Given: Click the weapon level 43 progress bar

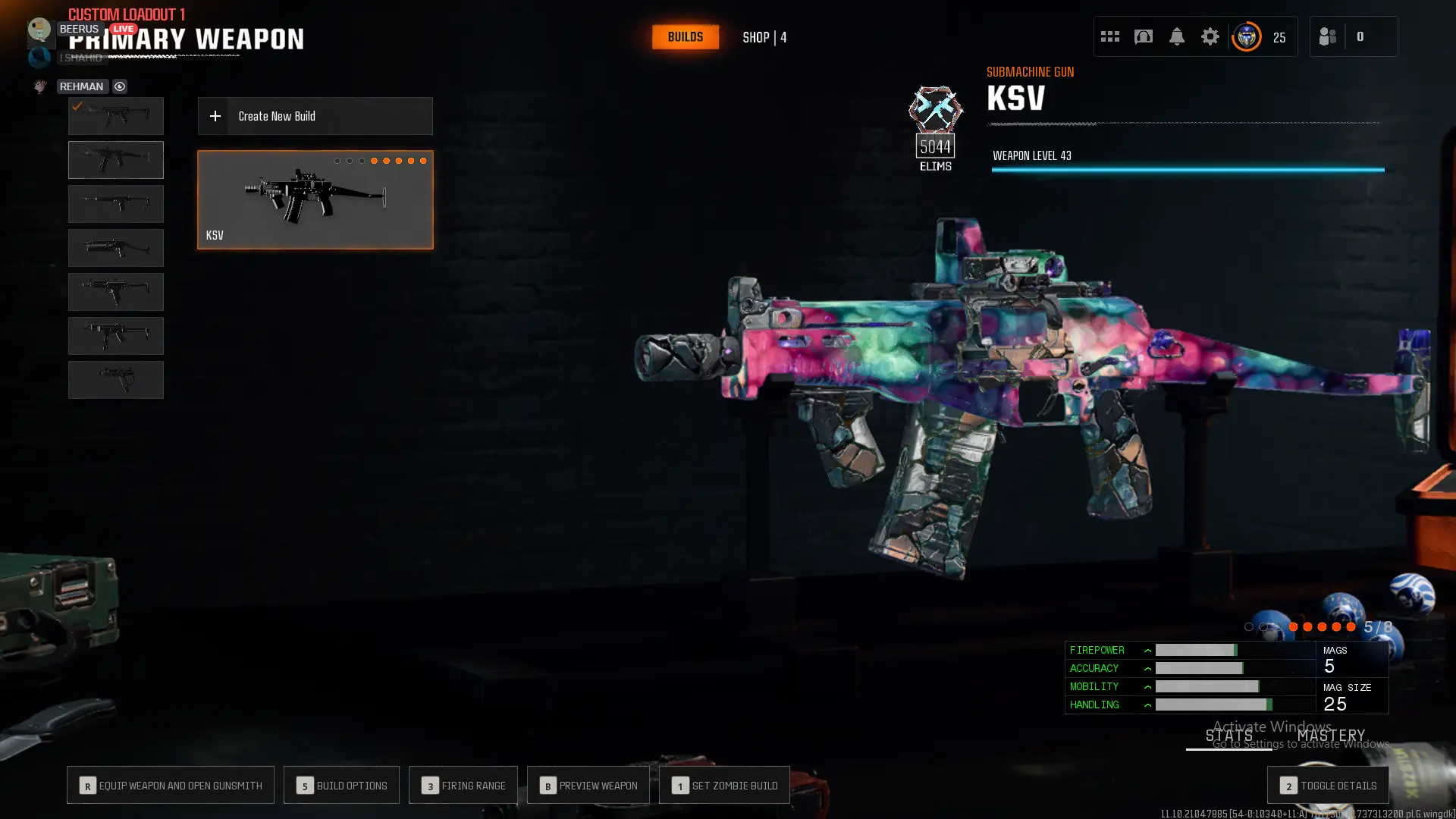Looking at the screenshot, I should click(x=1187, y=168).
